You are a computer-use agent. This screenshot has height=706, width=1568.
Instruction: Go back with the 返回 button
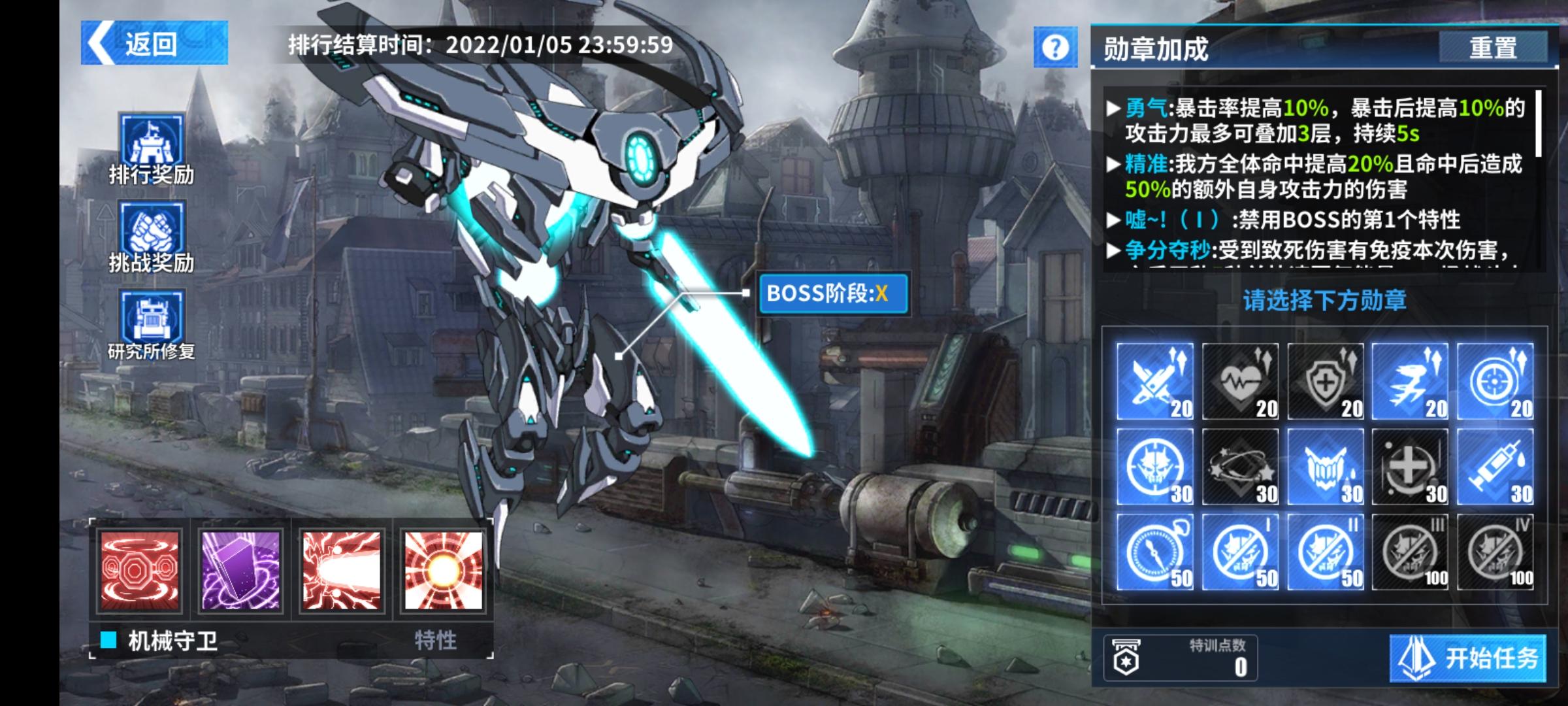point(154,43)
